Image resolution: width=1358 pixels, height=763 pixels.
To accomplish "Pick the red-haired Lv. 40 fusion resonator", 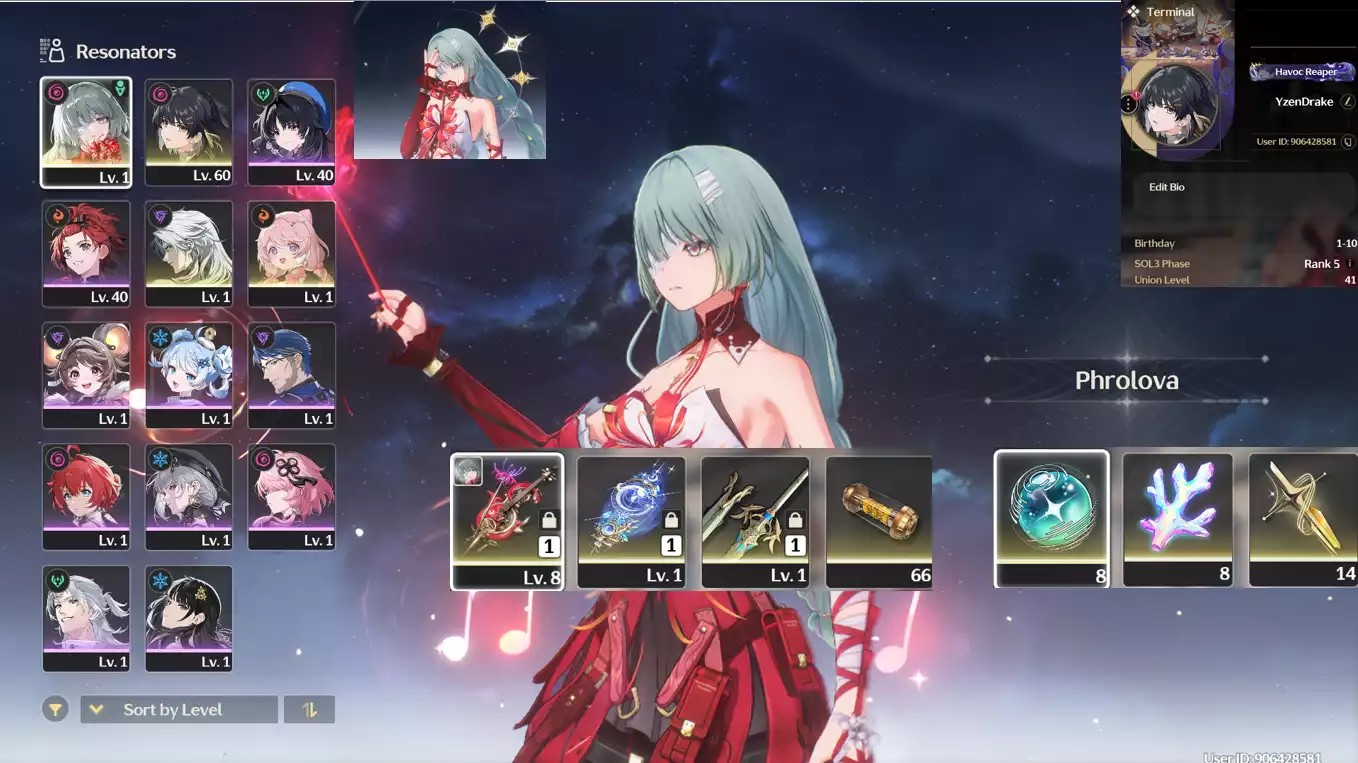I will [x=86, y=253].
